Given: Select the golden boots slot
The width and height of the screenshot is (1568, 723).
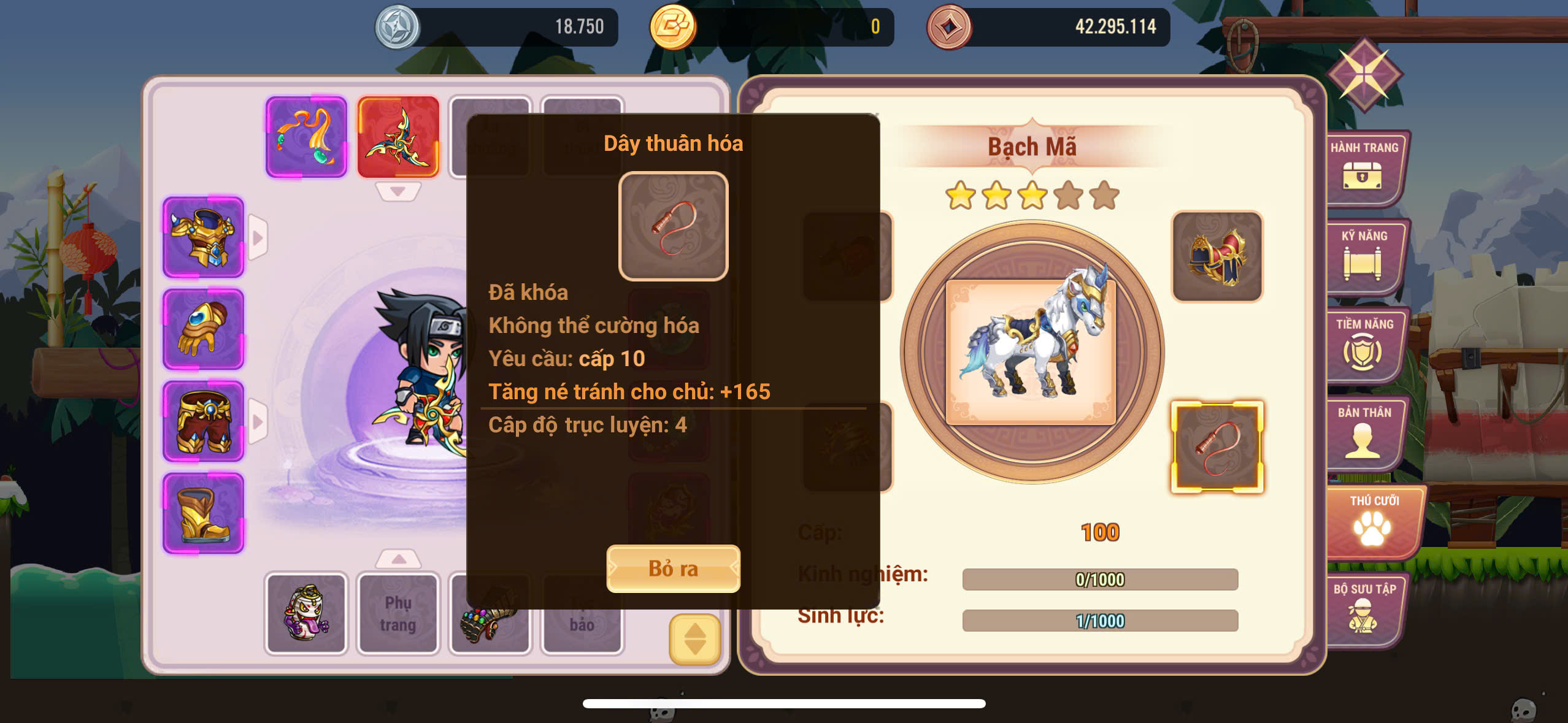Looking at the screenshot, I should [x=203, y=513].
